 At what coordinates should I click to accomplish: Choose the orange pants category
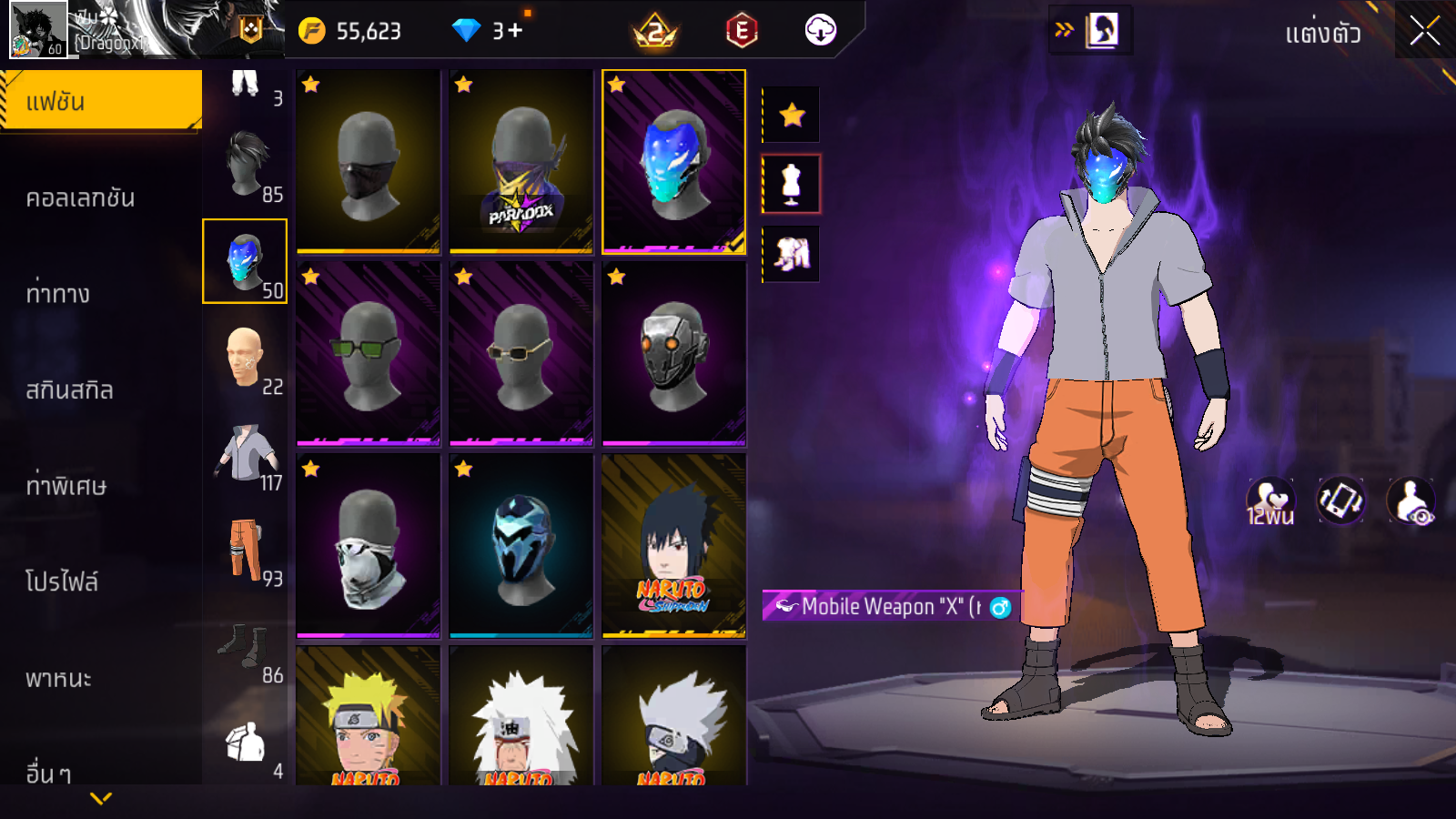(246, 551)
